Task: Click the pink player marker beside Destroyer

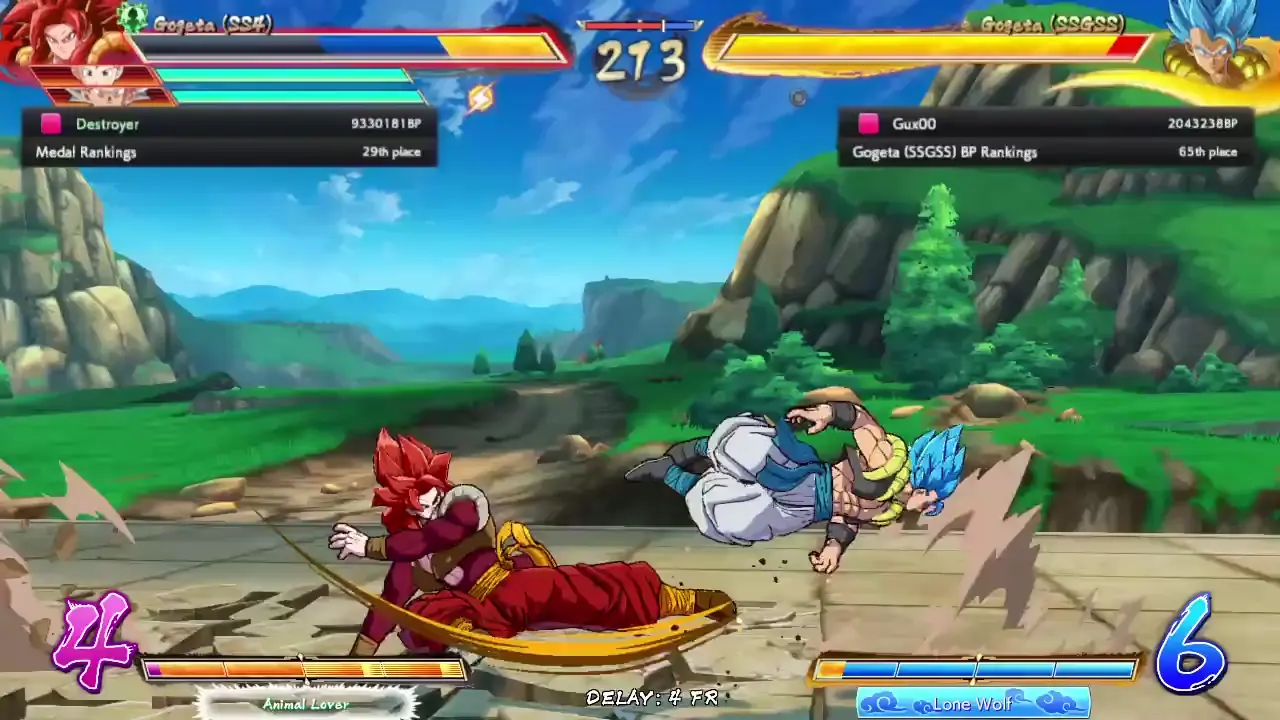Action: click(51, 123)
